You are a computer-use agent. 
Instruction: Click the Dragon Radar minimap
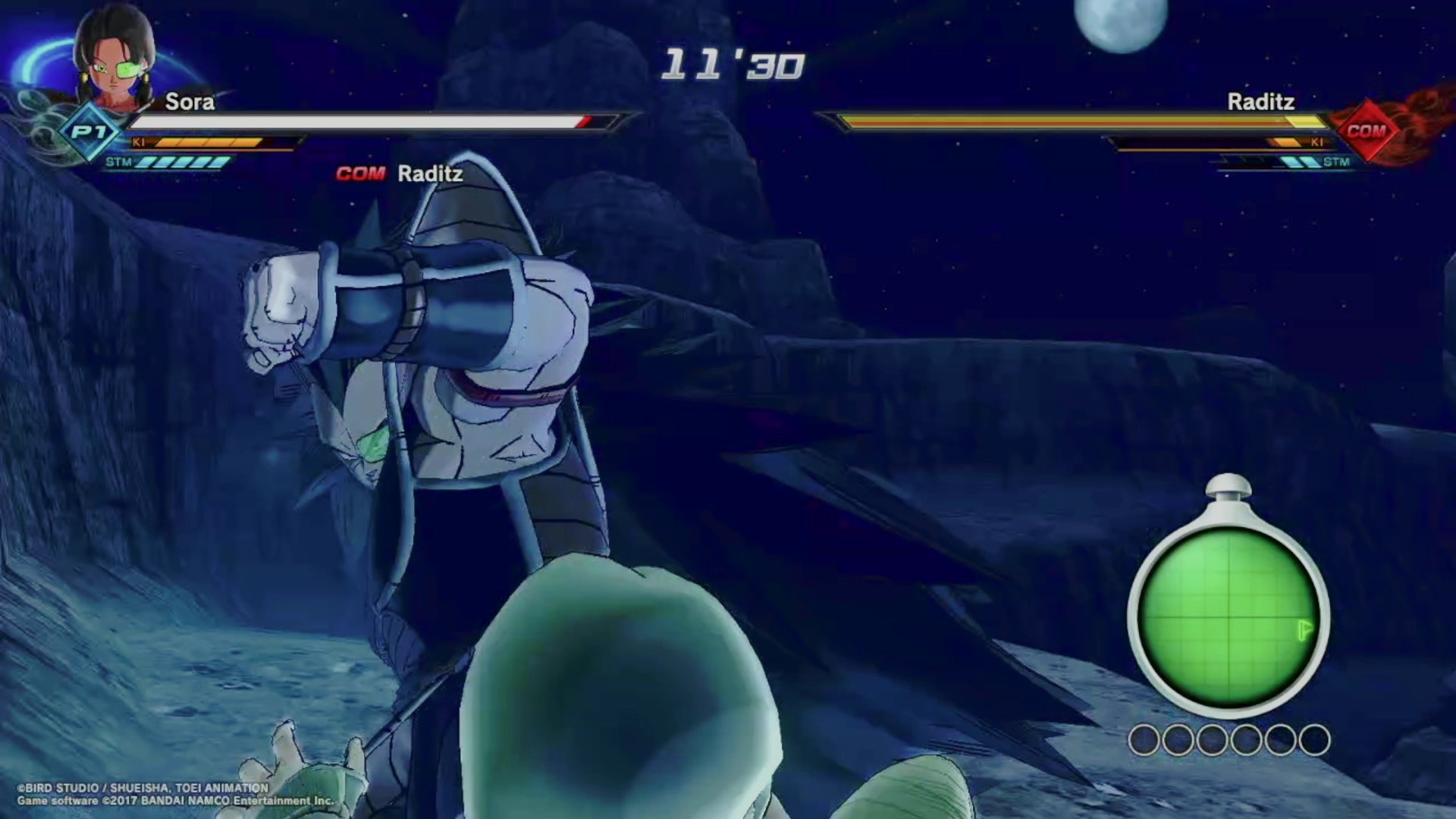(1228, 616)
